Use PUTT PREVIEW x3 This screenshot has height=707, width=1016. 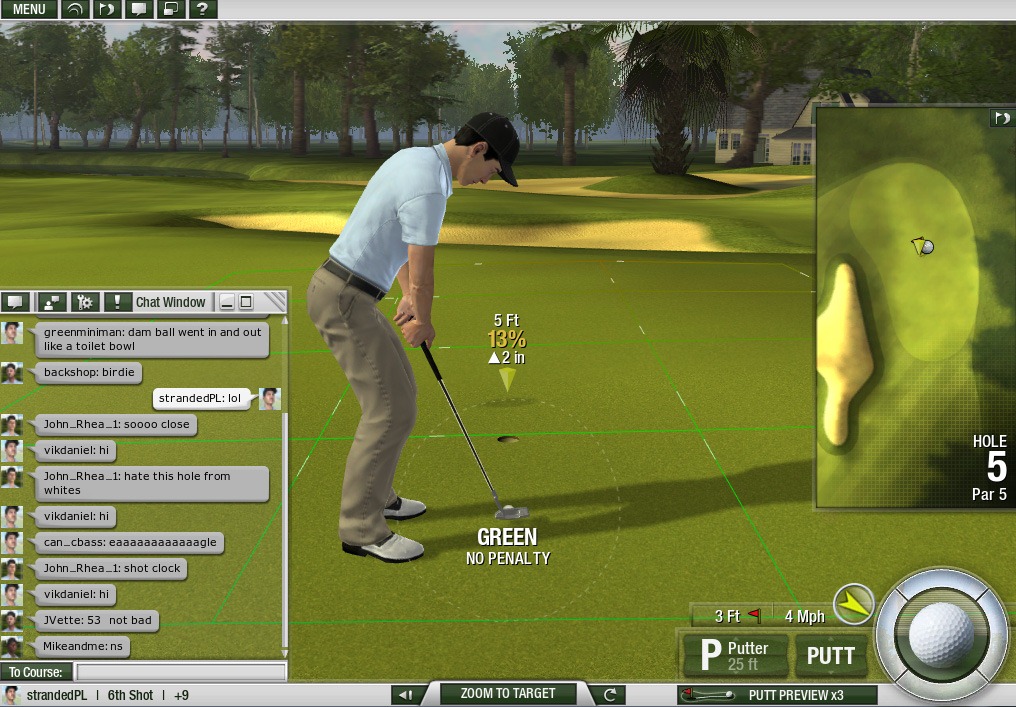click(778, 695)
